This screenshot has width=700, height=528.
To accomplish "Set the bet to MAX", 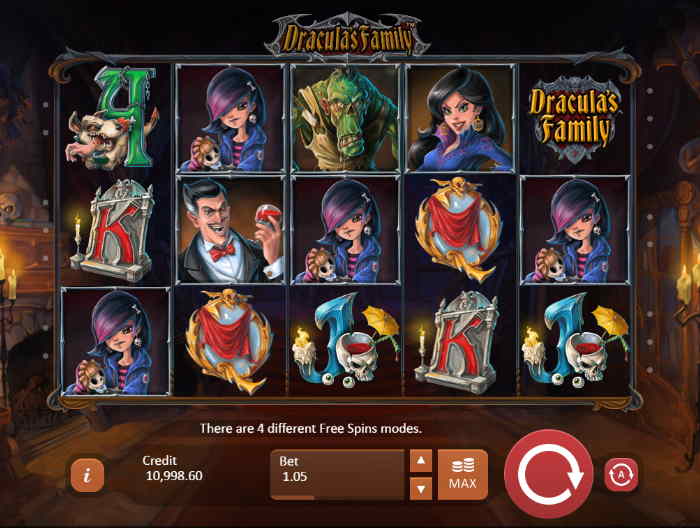I will (x=462, y=475).
